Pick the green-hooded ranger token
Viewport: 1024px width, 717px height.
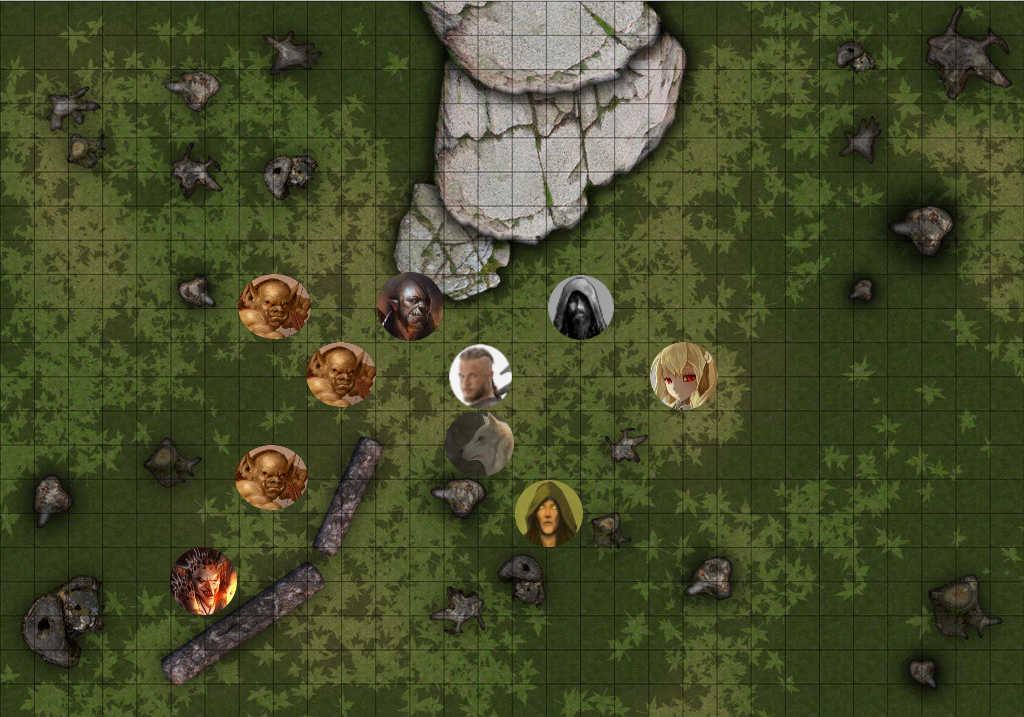tap(548, 513)
